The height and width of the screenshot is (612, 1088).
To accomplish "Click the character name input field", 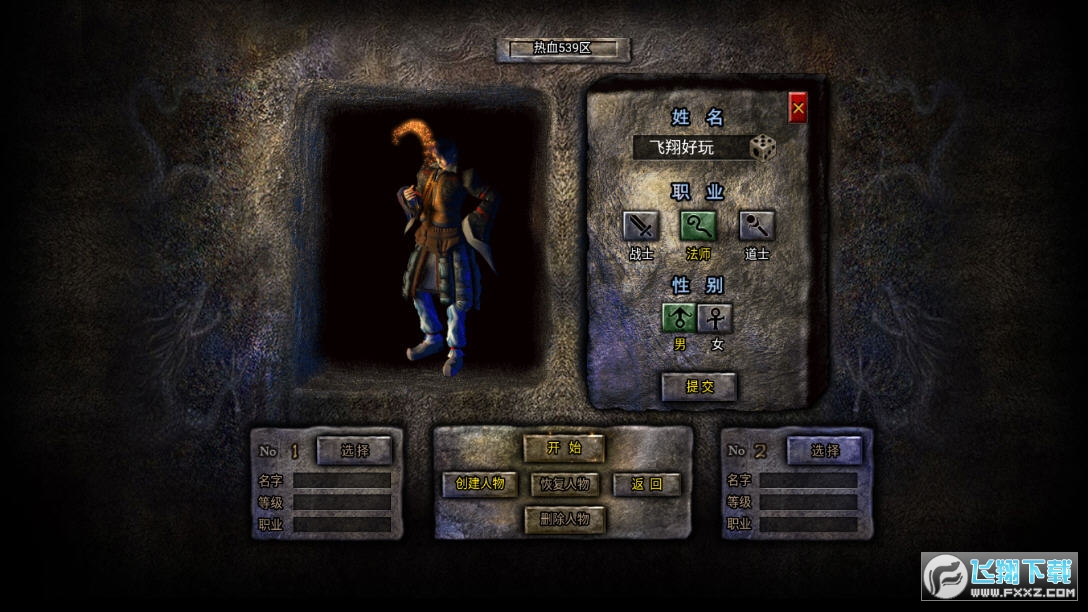I will (690, 148).
